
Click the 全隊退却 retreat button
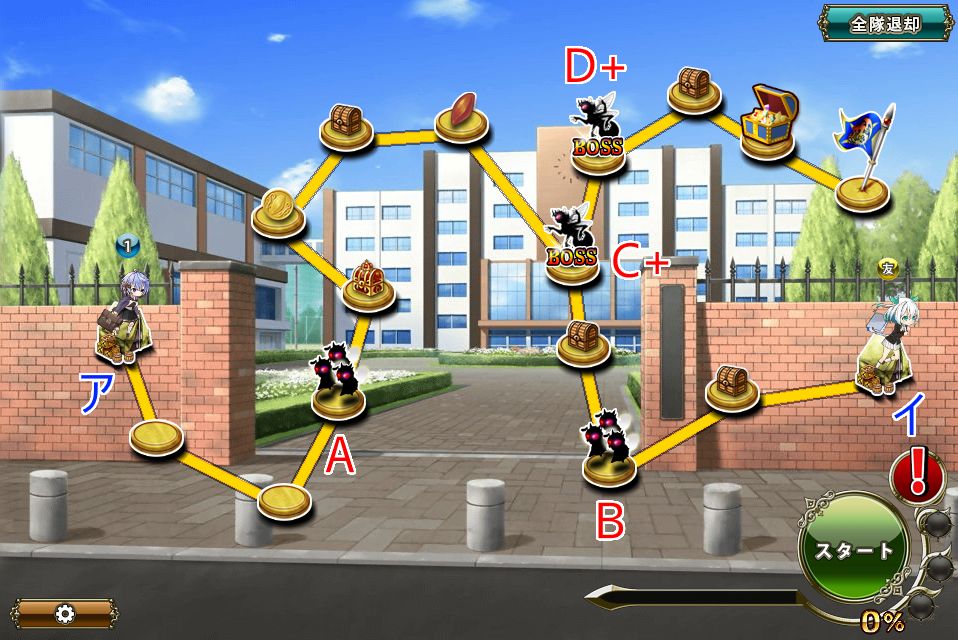click(884, 24)
